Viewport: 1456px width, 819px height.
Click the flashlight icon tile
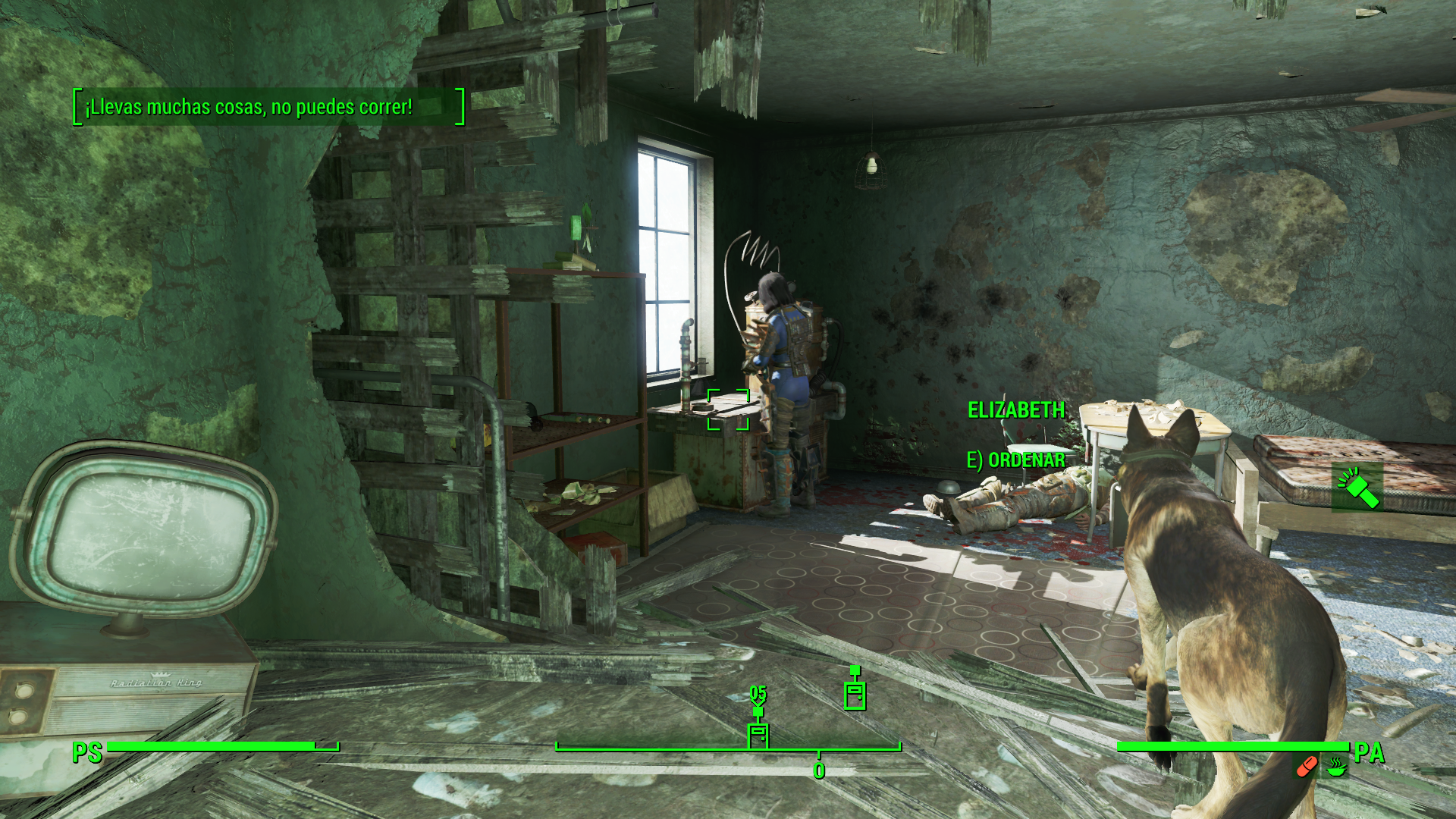[x=1357, y=488]
